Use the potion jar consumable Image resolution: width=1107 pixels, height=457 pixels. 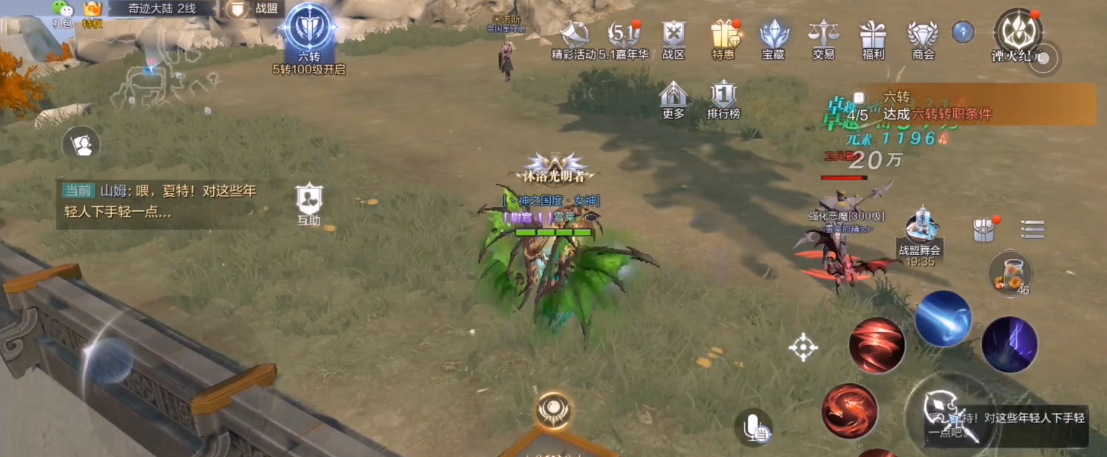[x=1009, y=272]
